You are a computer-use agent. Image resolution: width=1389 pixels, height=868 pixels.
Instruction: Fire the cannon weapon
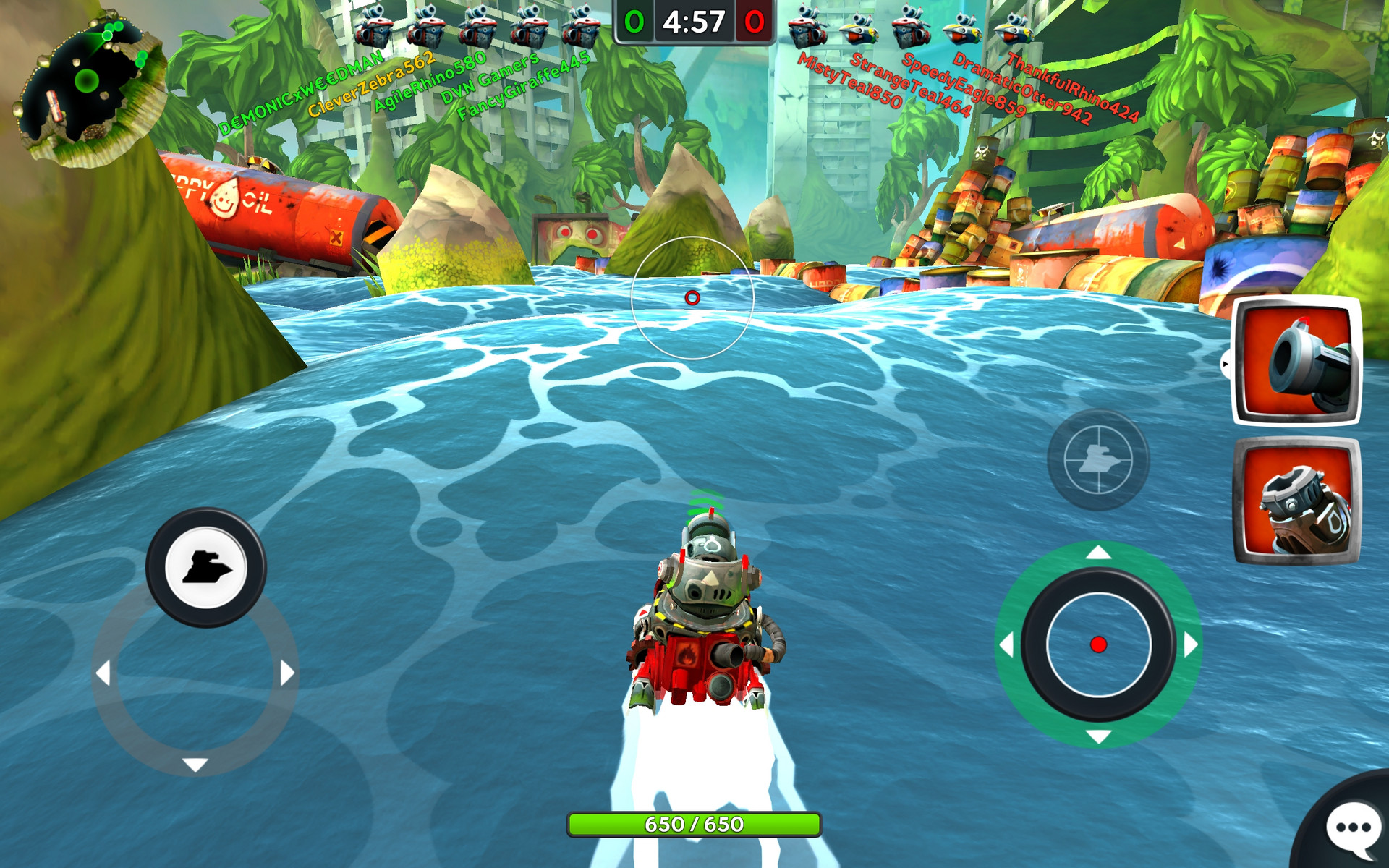[1296, 360]
